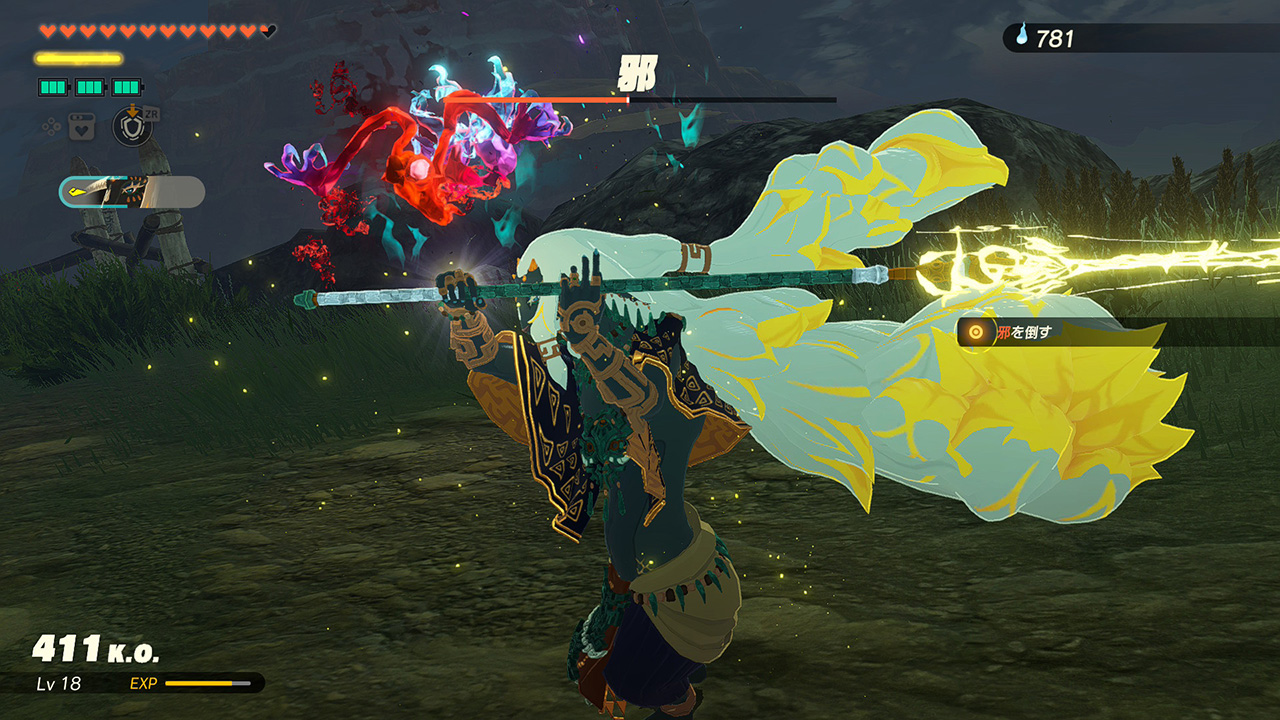Select the heart healing item slot
This screenshot has height=720, width=1280.
click(81, 127)
